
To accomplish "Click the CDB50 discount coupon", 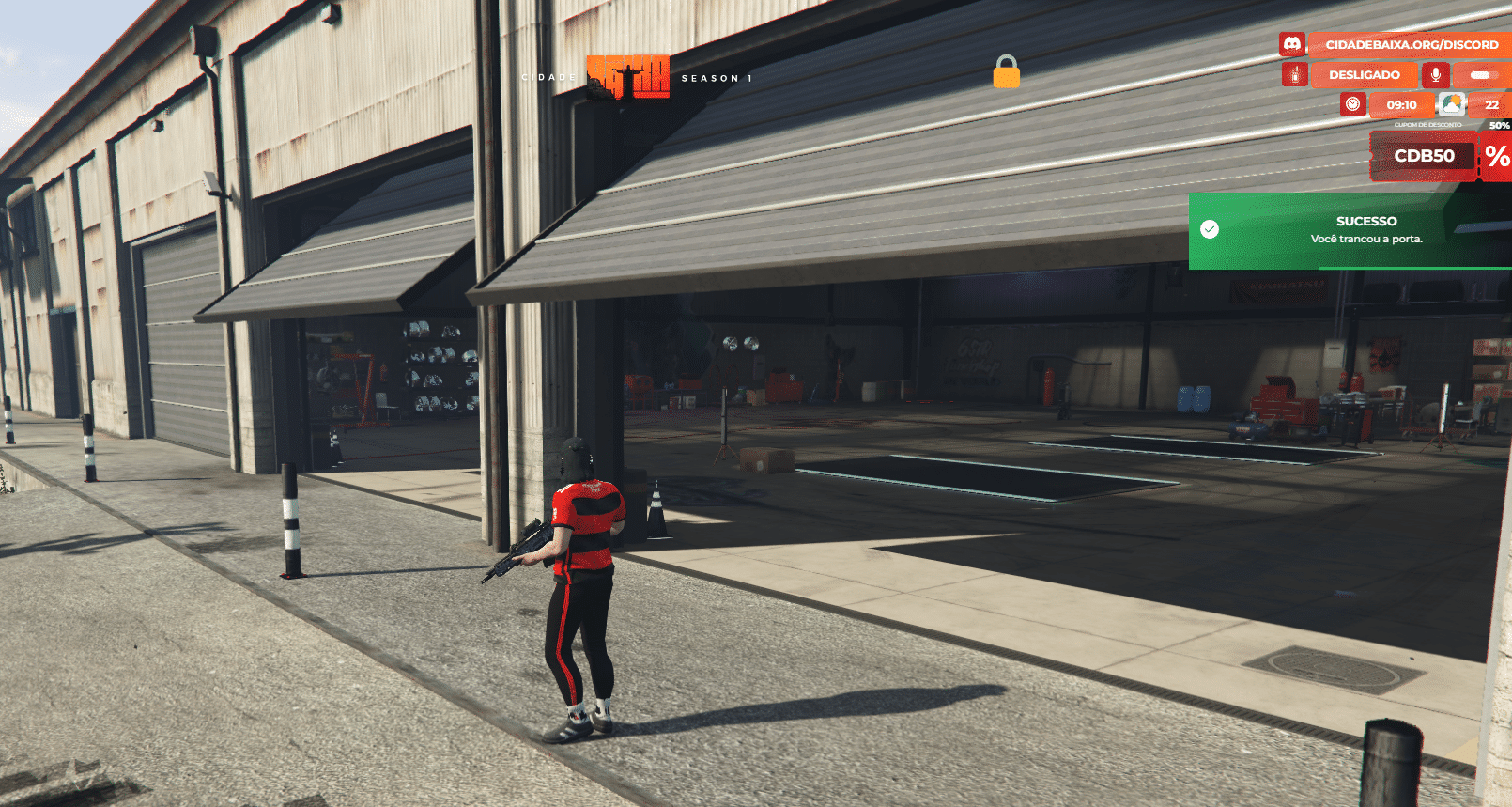I will click(1424, 156).
